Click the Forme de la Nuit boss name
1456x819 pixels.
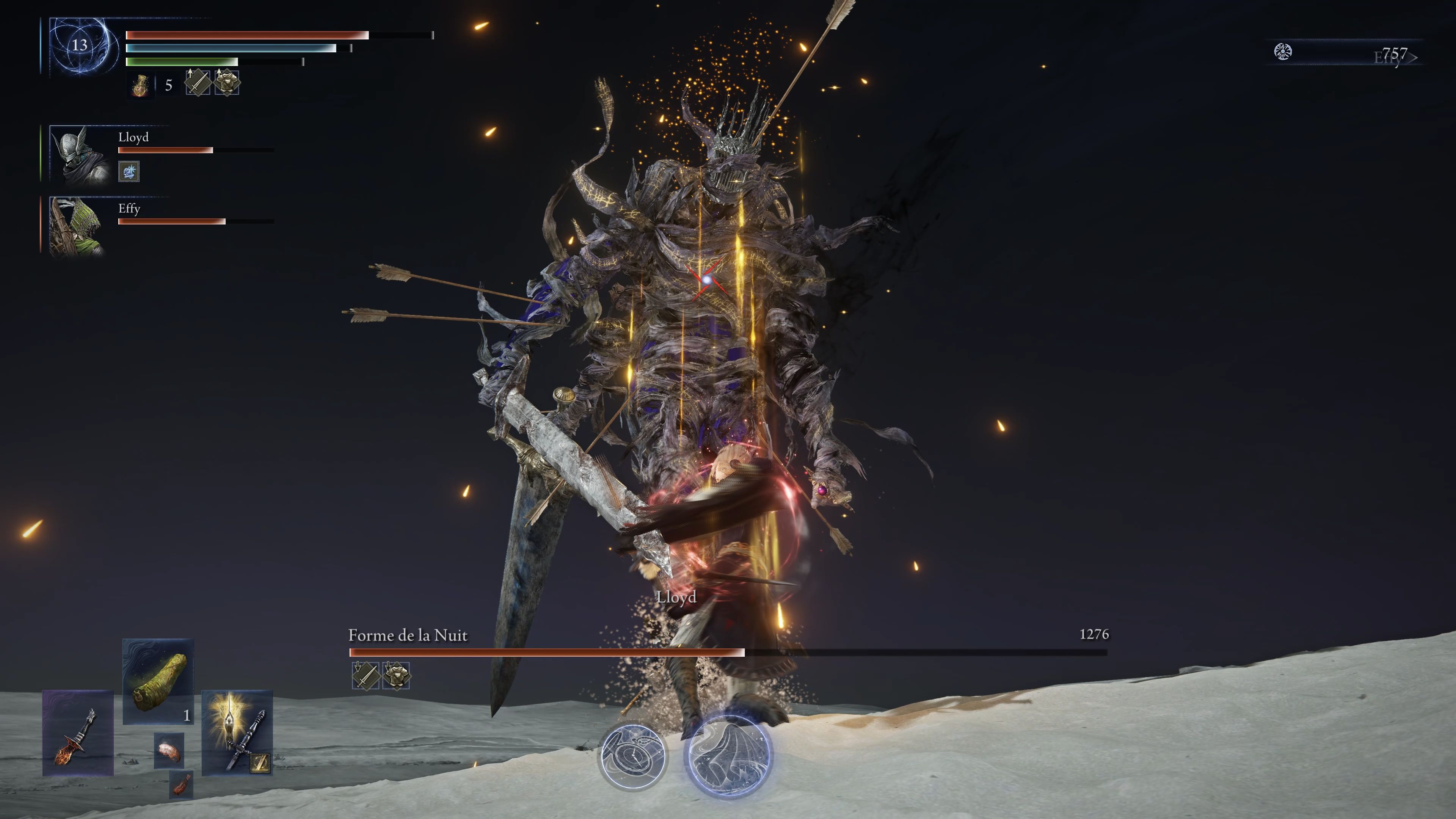tap(408, 635)
